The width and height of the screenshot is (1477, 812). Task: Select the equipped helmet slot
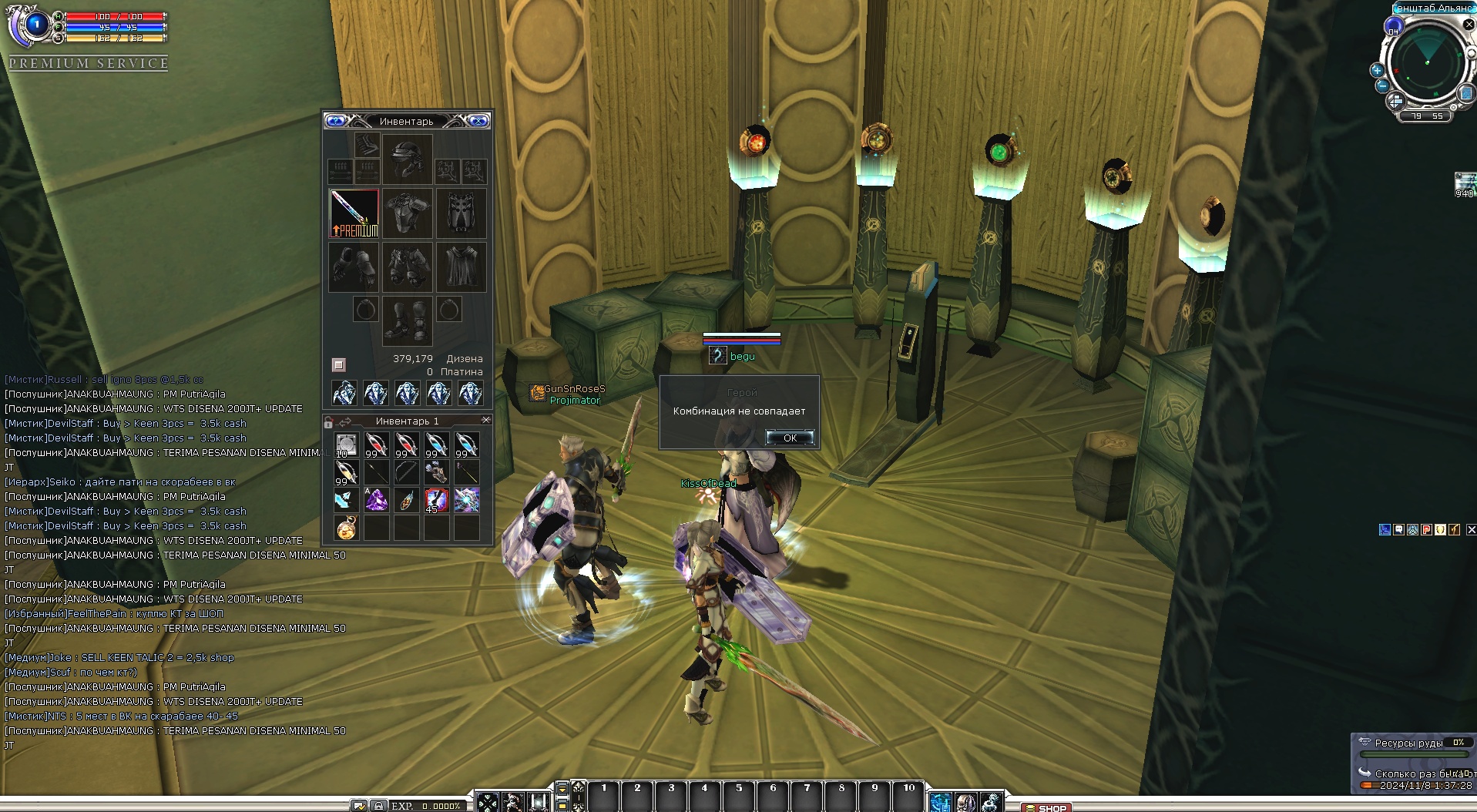click(x=407, y=159)
